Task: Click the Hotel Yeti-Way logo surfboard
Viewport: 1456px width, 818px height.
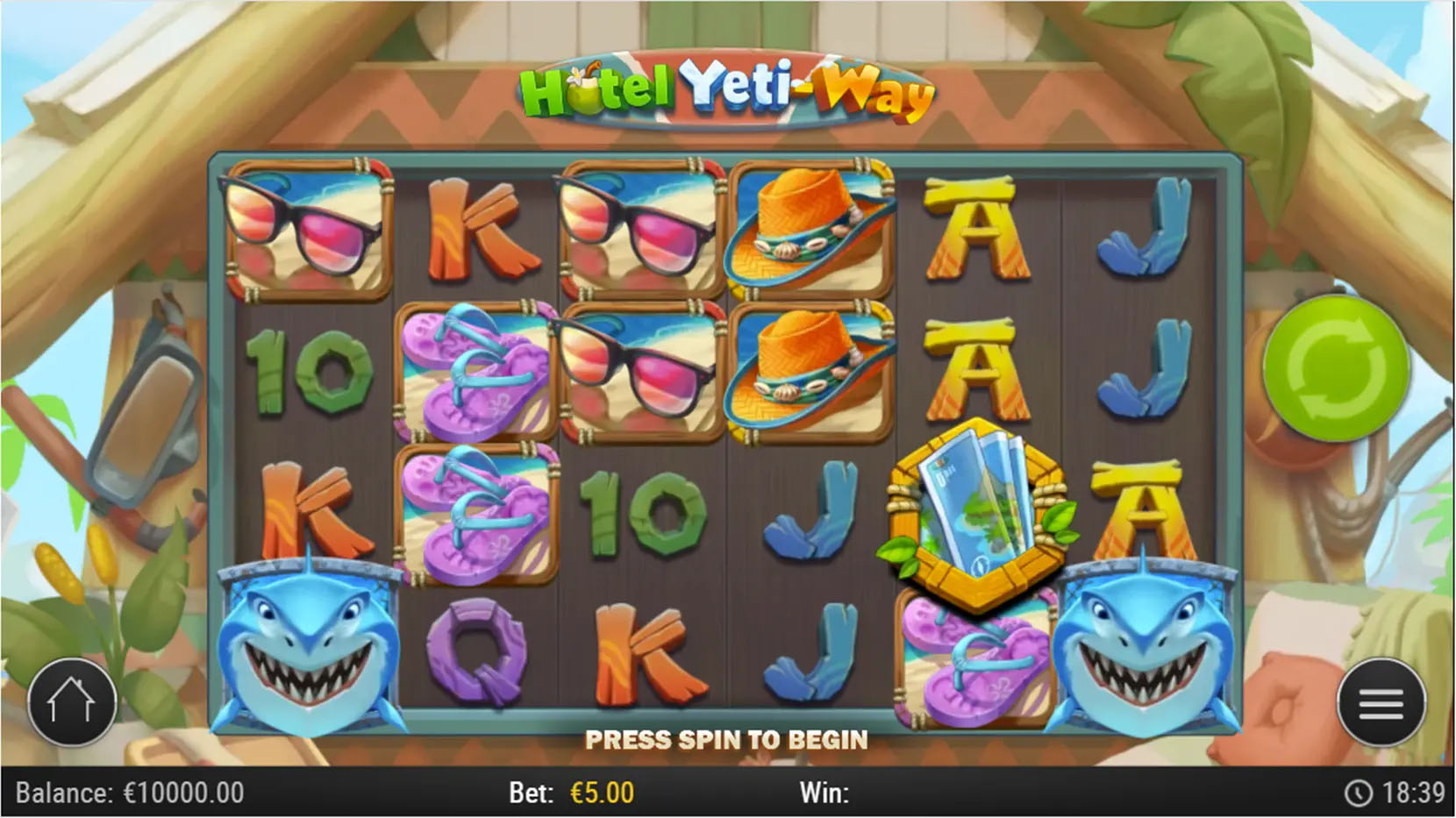Action: click(728, 88)
